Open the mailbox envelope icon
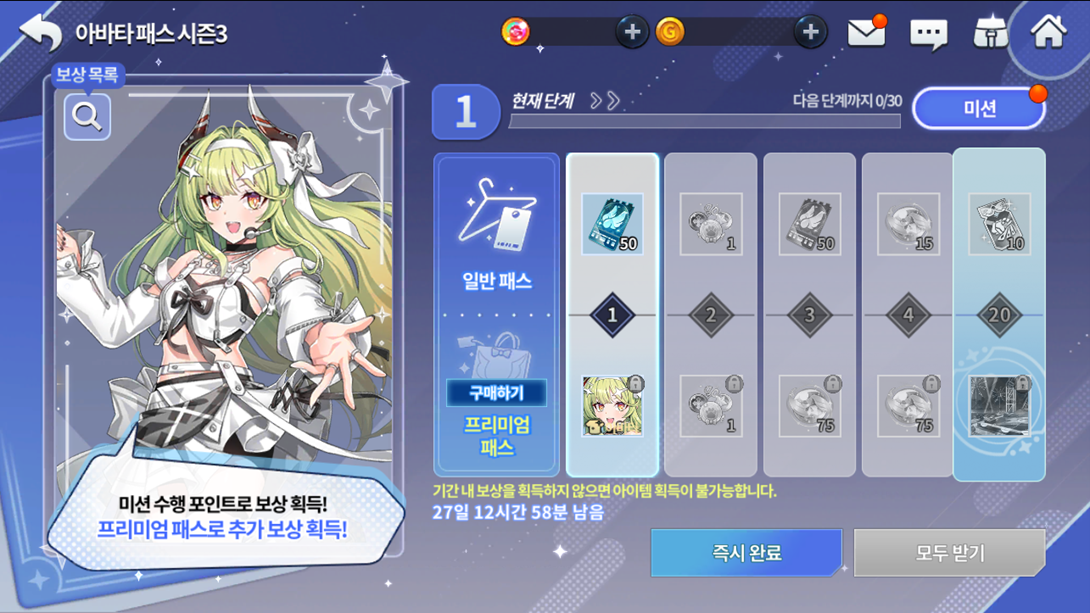 tap(866, 33)
